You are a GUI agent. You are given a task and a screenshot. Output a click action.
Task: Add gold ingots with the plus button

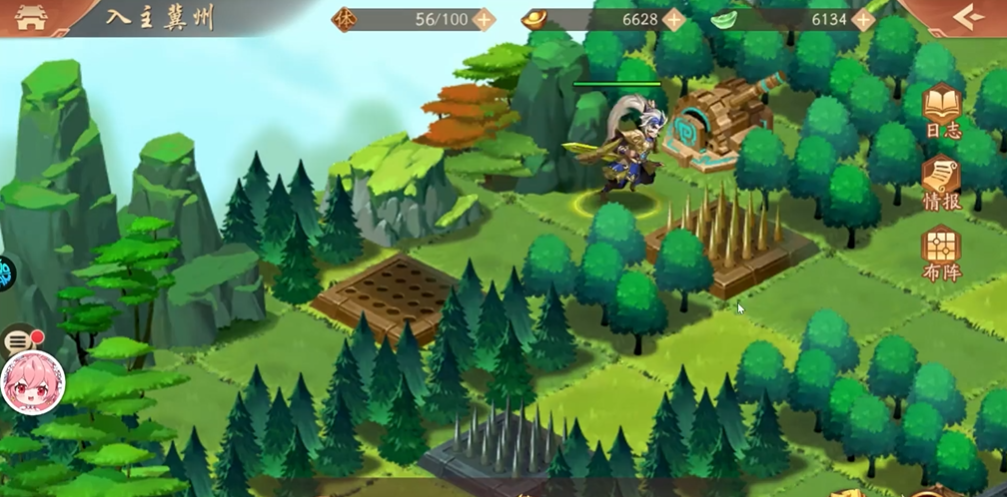[674, 19]
